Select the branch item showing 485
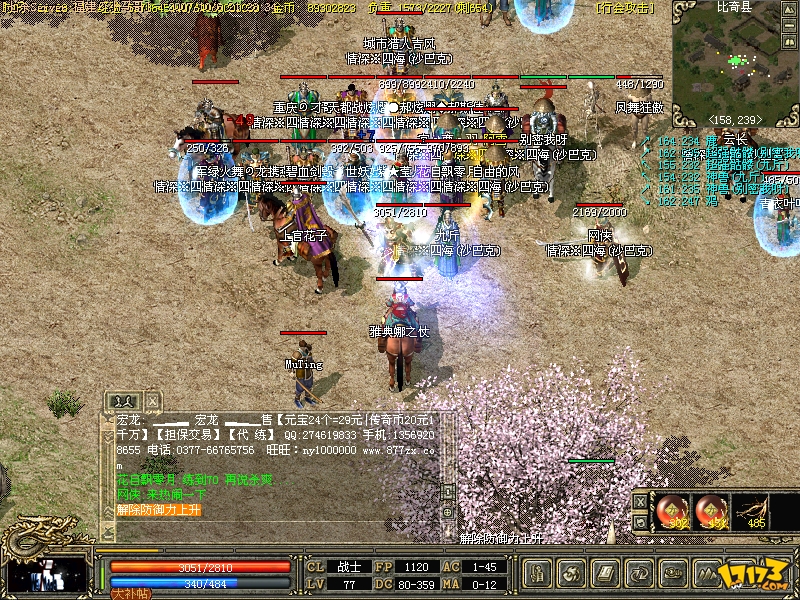 tap(751, 511)
